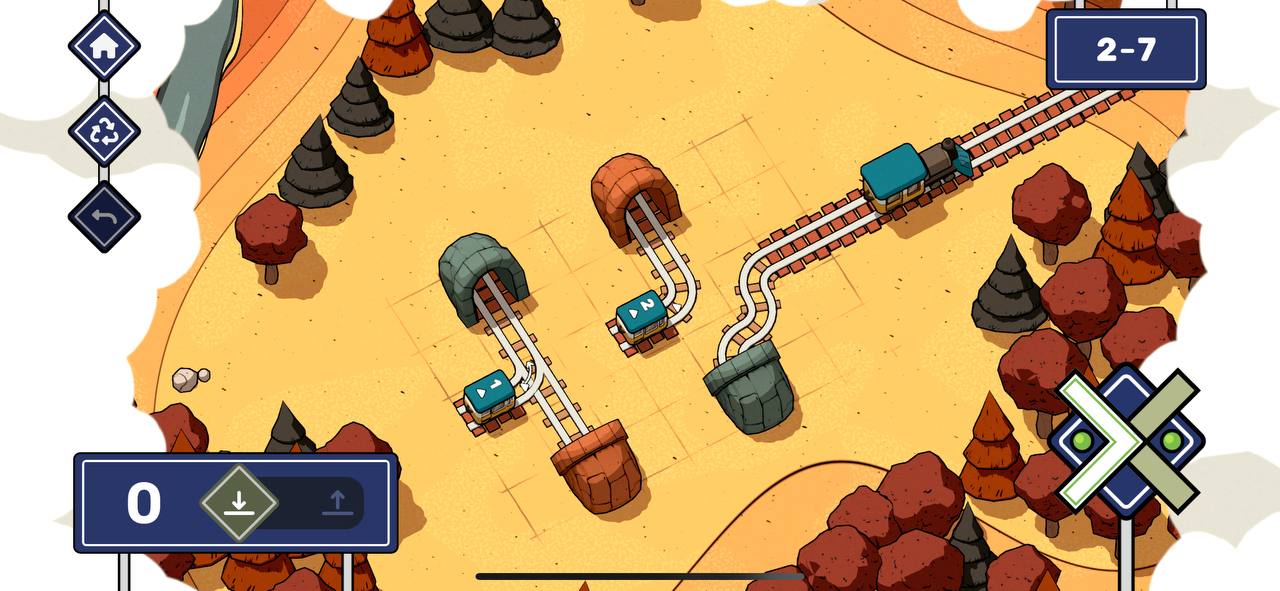The image size is (1280, 591).
Task: Undo the last move
Action: click(x=104, y=216)
